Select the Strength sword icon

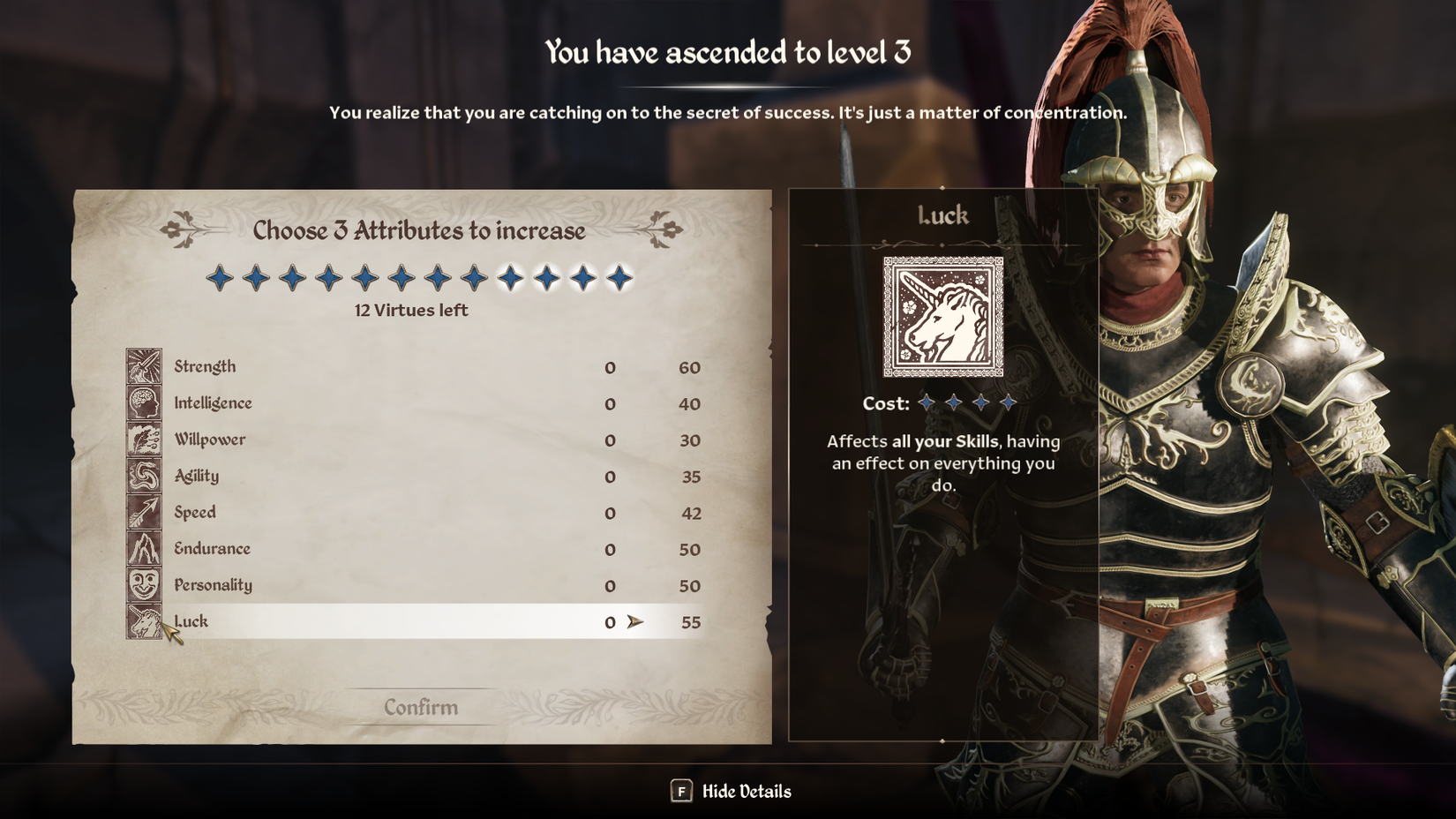click(144, 365)
